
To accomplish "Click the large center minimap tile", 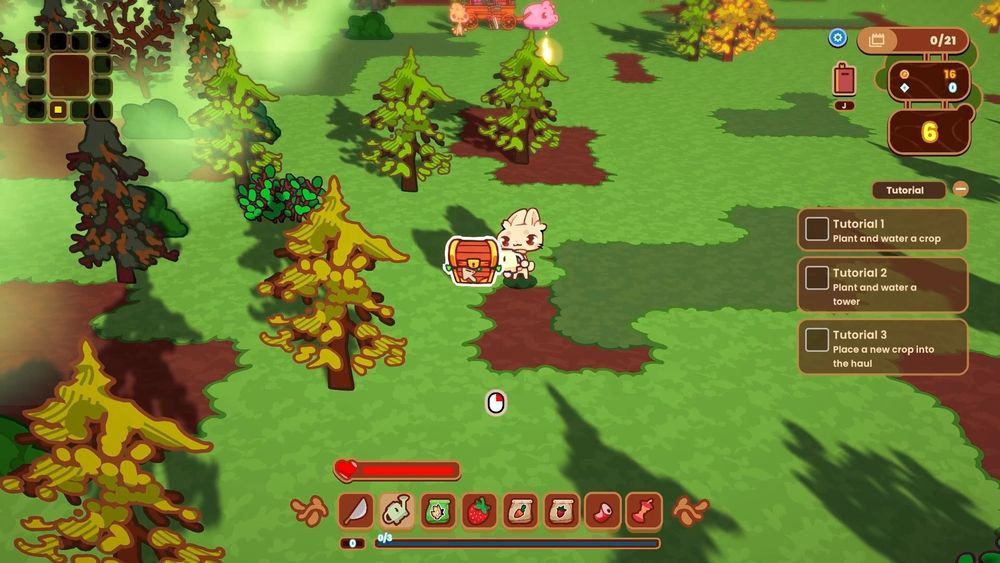I will 69,74.
